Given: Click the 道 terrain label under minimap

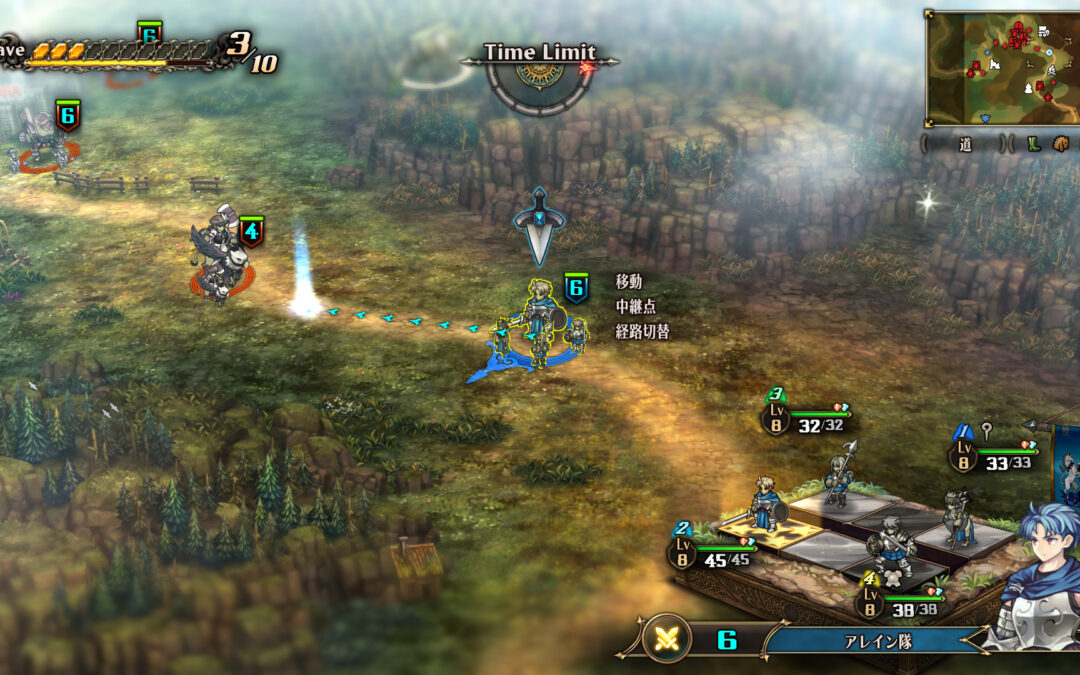Looking at the screenshot, I should click(x=965, y=144).
